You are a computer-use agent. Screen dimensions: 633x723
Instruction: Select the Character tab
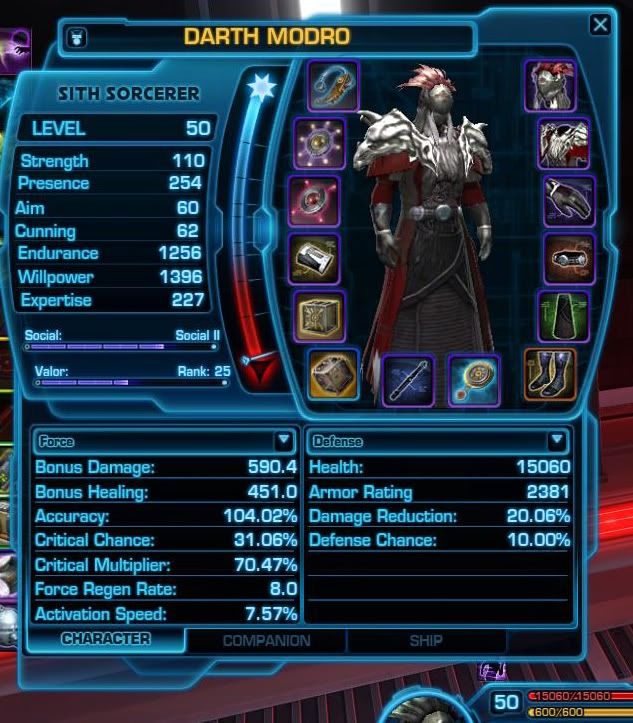point(105,639)
